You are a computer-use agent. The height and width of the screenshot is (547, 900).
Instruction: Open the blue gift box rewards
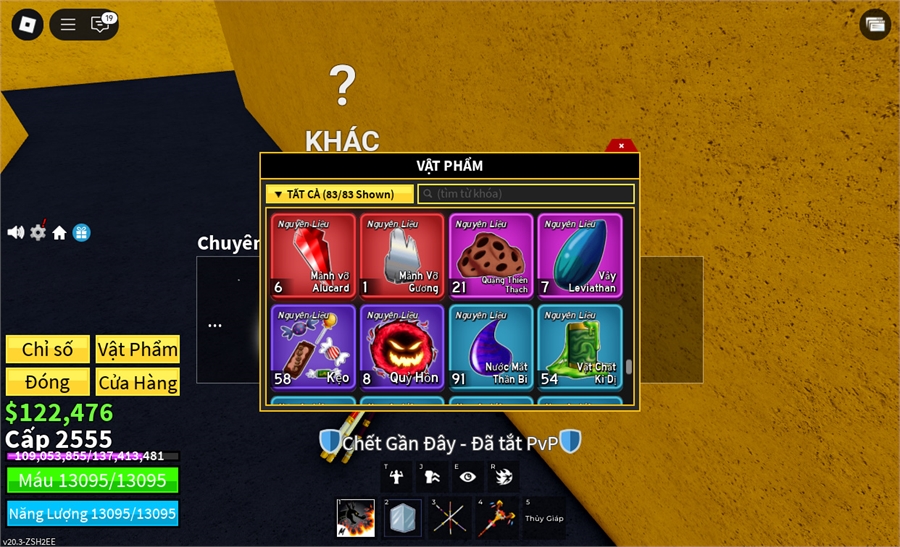81,232
